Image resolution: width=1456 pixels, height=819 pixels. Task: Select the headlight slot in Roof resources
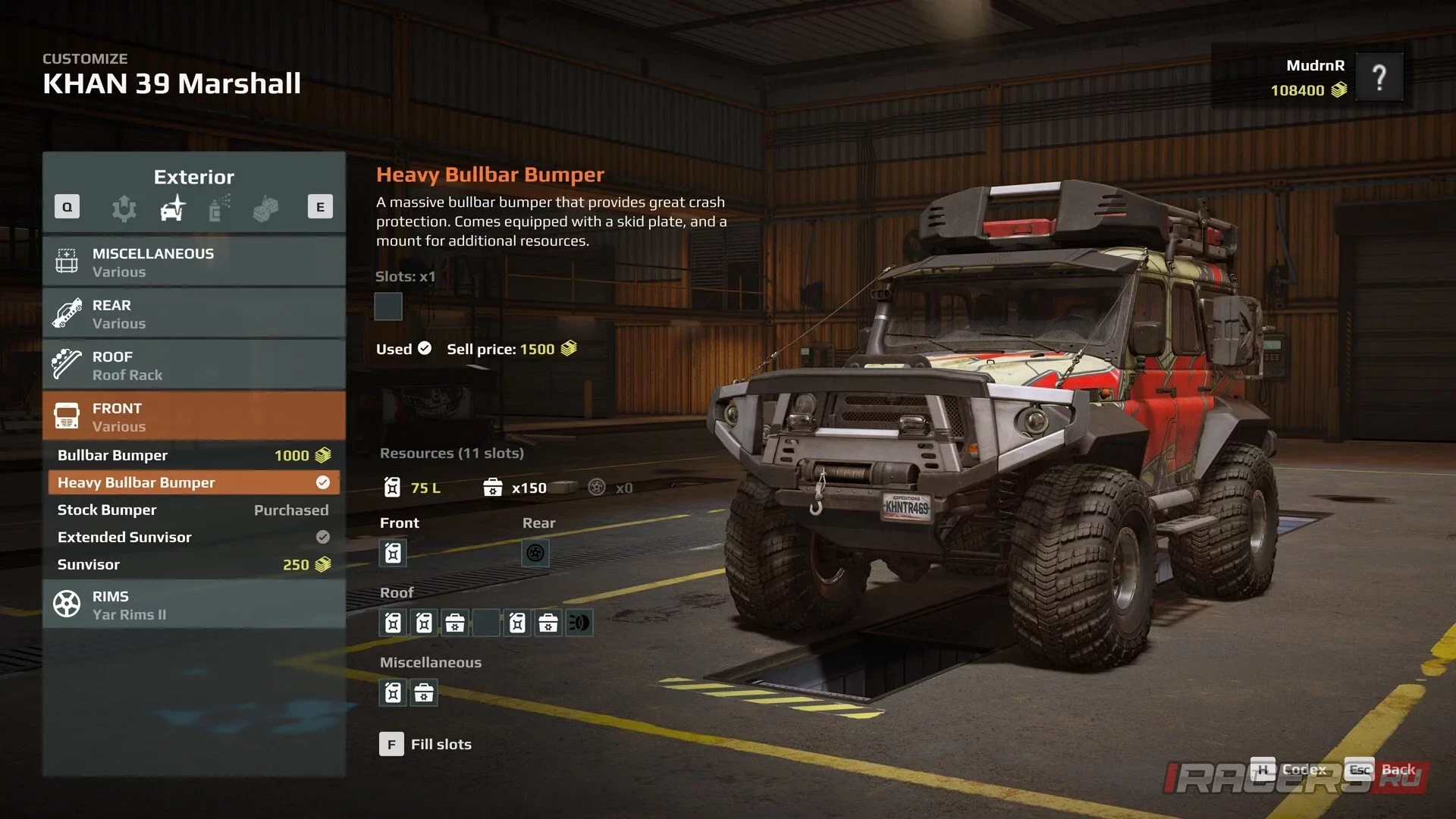579,623
